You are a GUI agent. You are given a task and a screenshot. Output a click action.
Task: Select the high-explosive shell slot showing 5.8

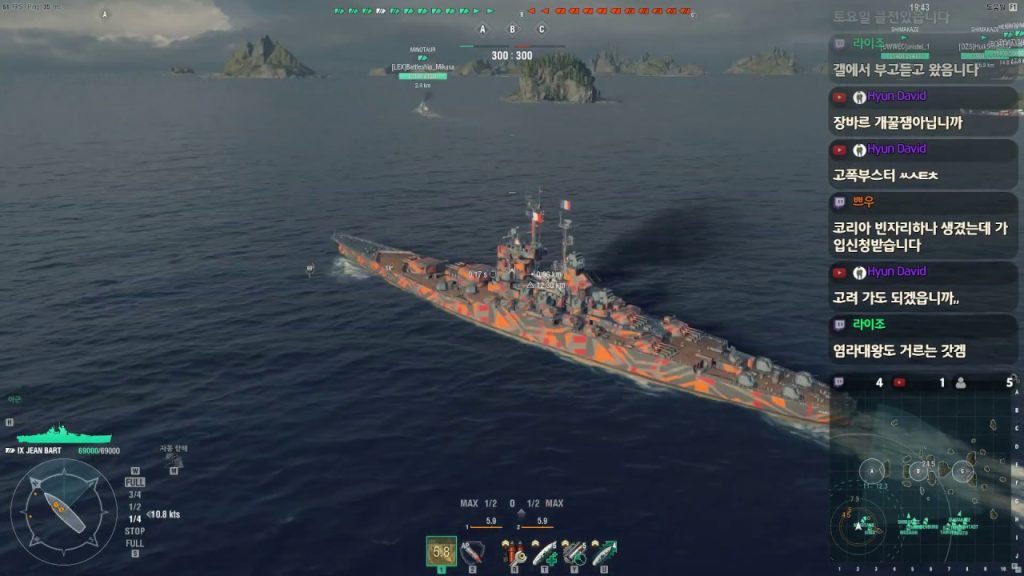pos(441,551)
